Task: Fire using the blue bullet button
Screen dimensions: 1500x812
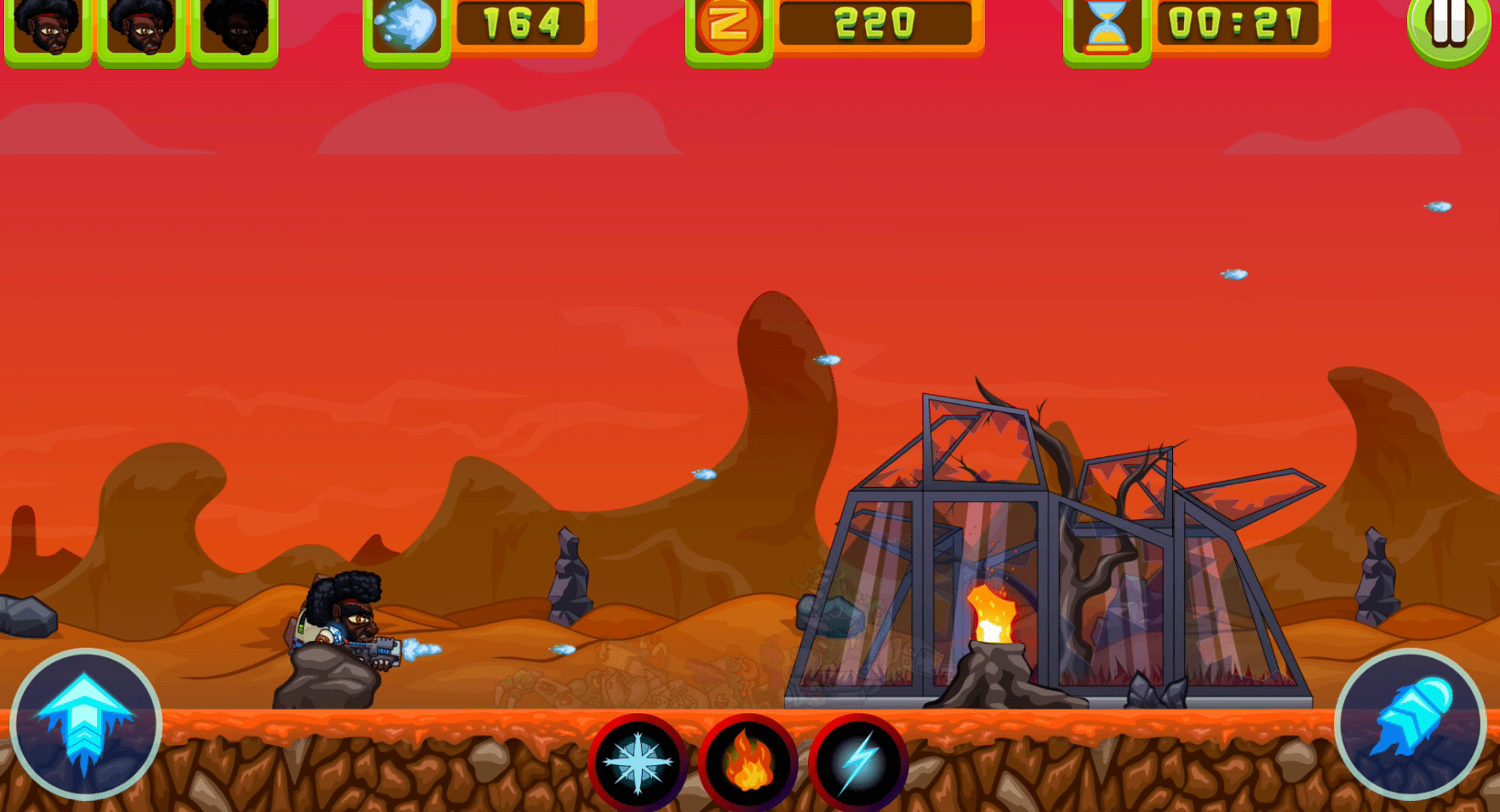Action: click(1410, 723)
